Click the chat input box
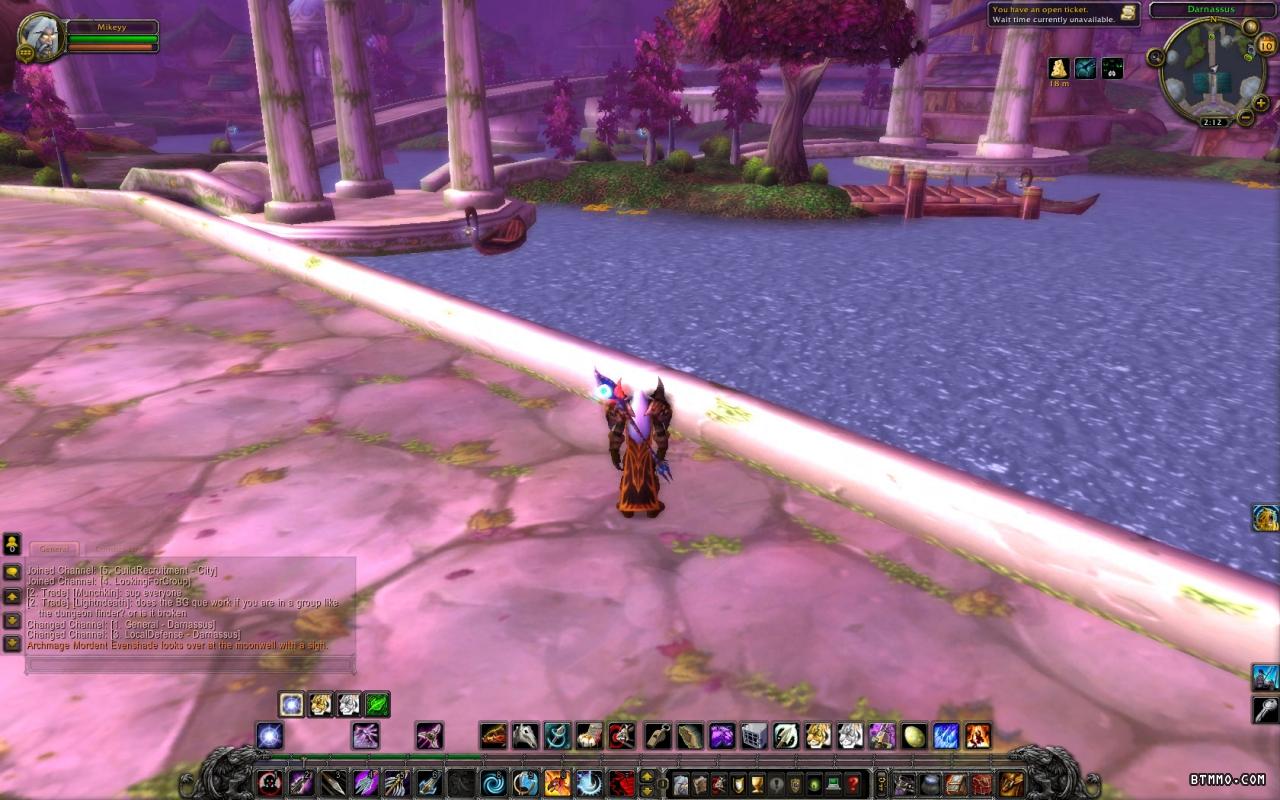The image size is (1280, 800). point(190,663)
